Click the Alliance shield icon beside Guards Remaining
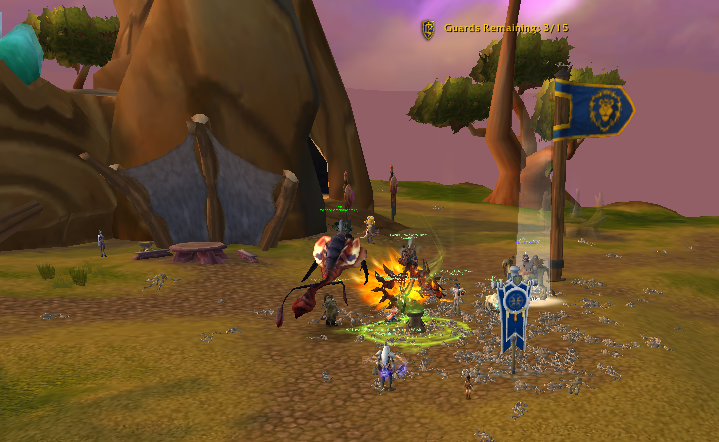719x442 pixels. (x=429, y=29)
